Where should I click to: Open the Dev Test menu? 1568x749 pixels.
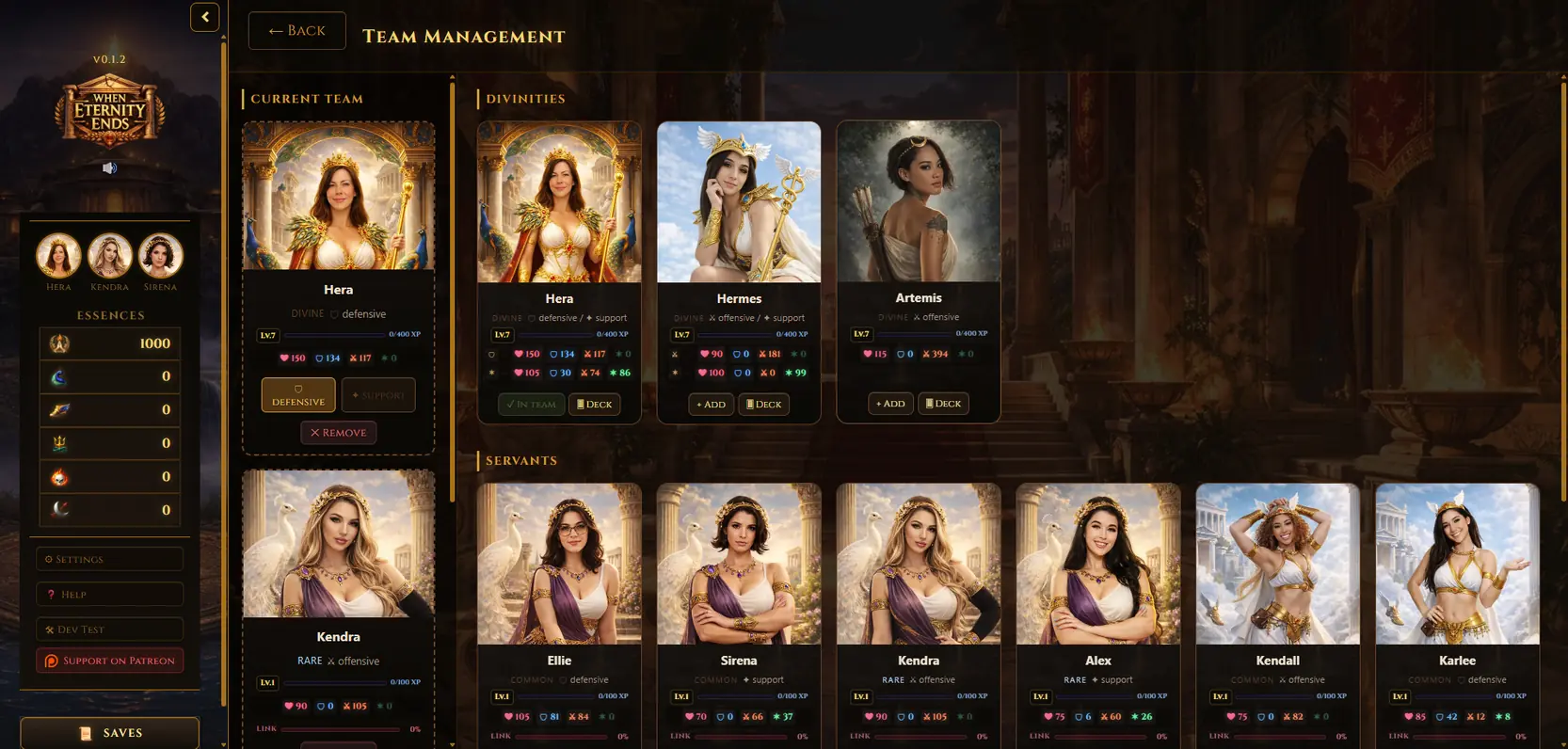point(109,629)
